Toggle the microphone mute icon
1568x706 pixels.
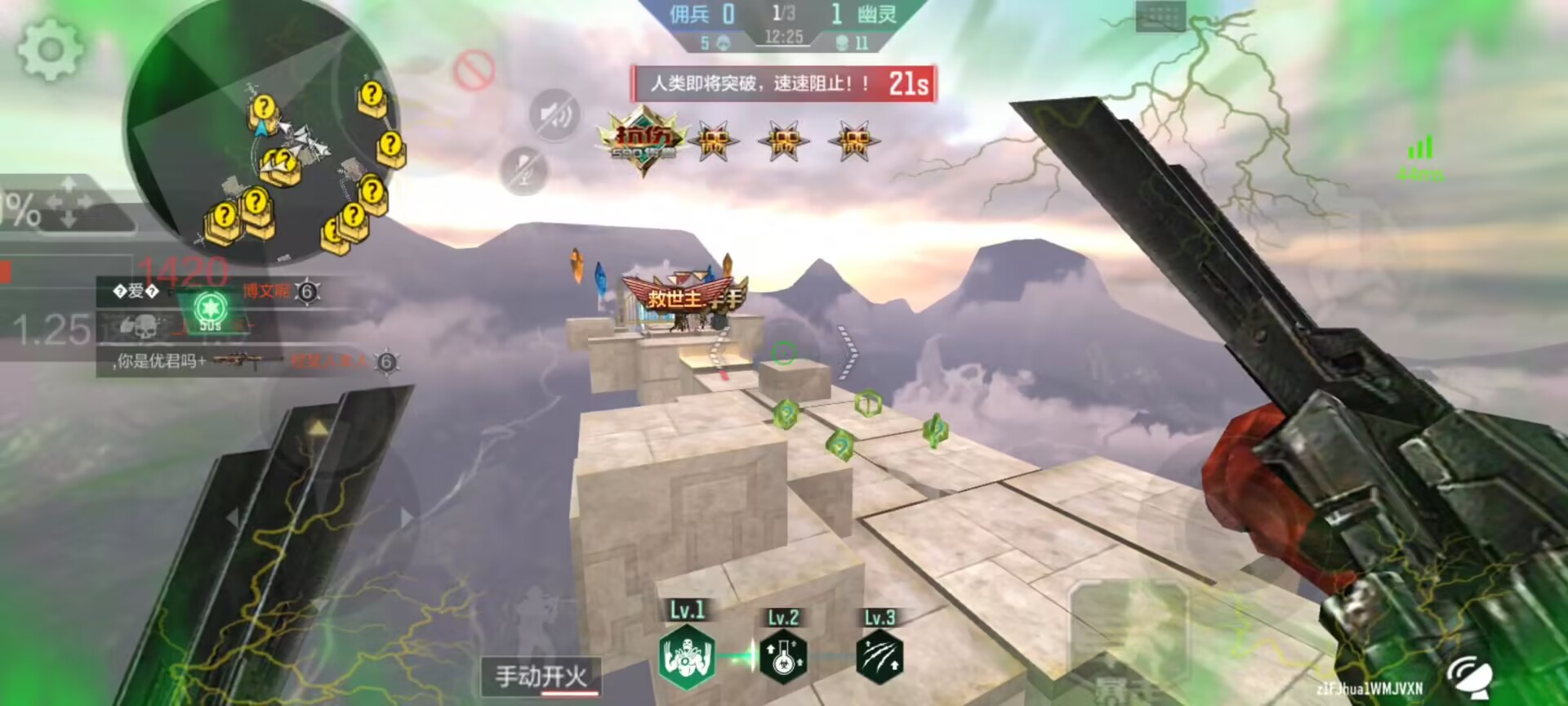[x=523, y=172]
